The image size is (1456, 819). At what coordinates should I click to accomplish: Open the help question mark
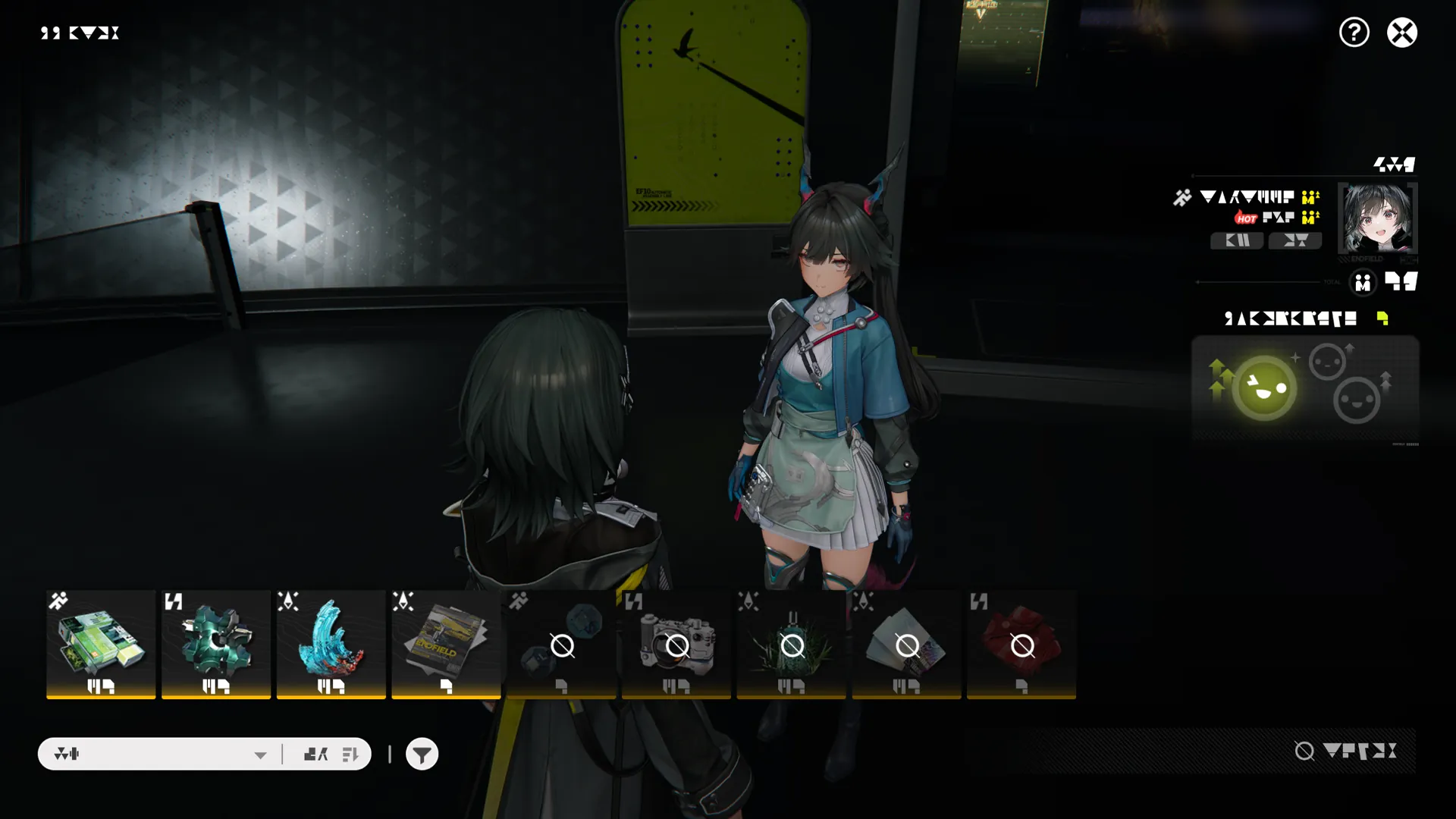(1354, 33)
